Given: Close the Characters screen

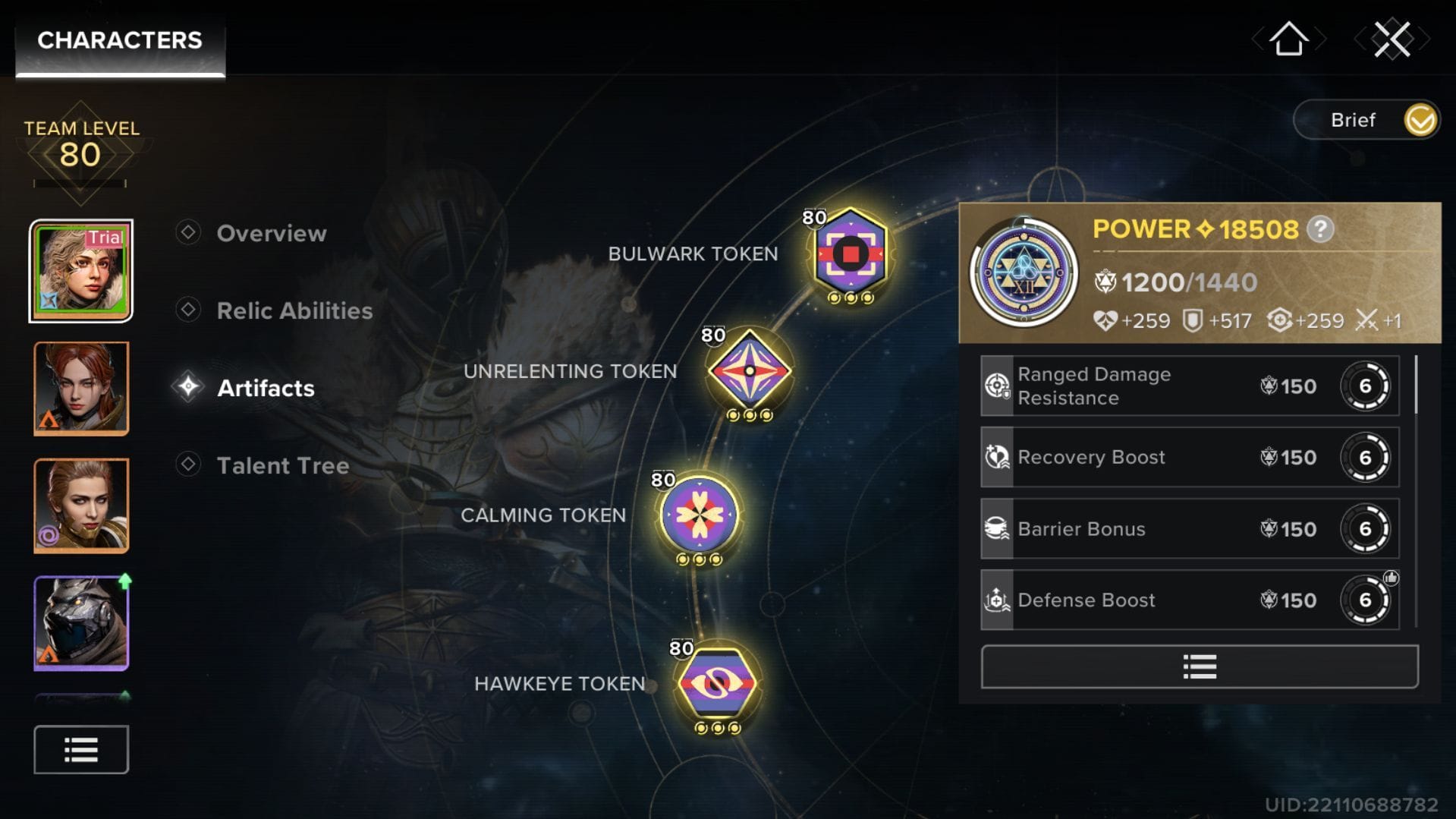Looking at the screenshot, I should (x=1392, y=39).
